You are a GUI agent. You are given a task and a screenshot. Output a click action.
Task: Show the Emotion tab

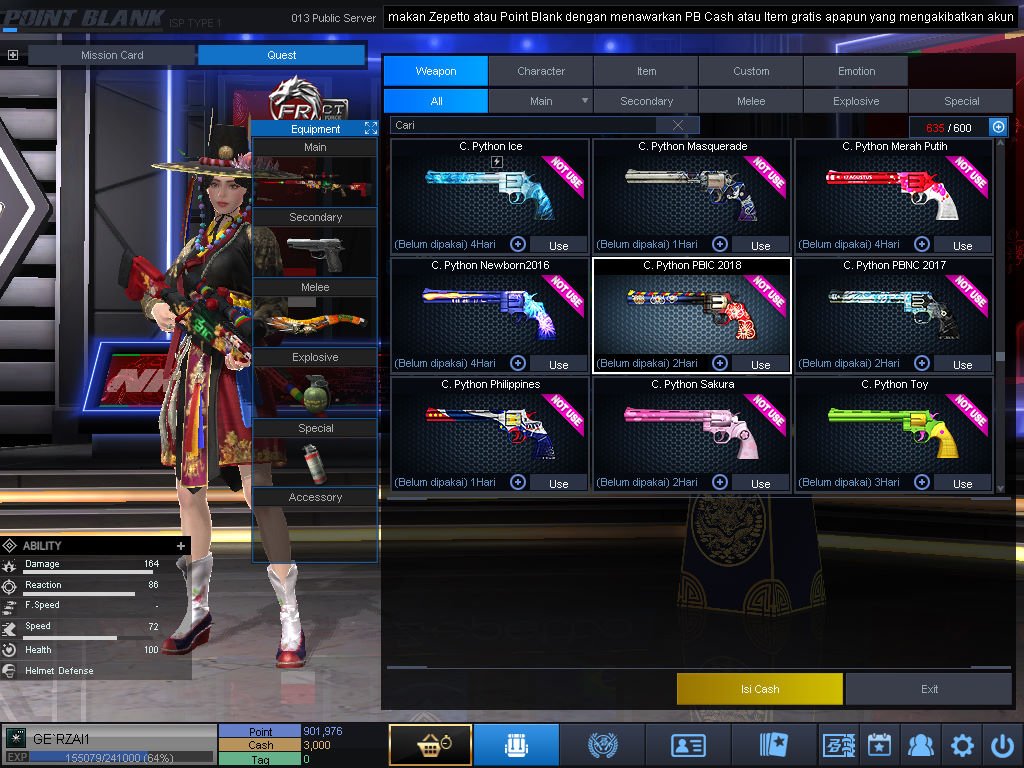tap(856, 71)
